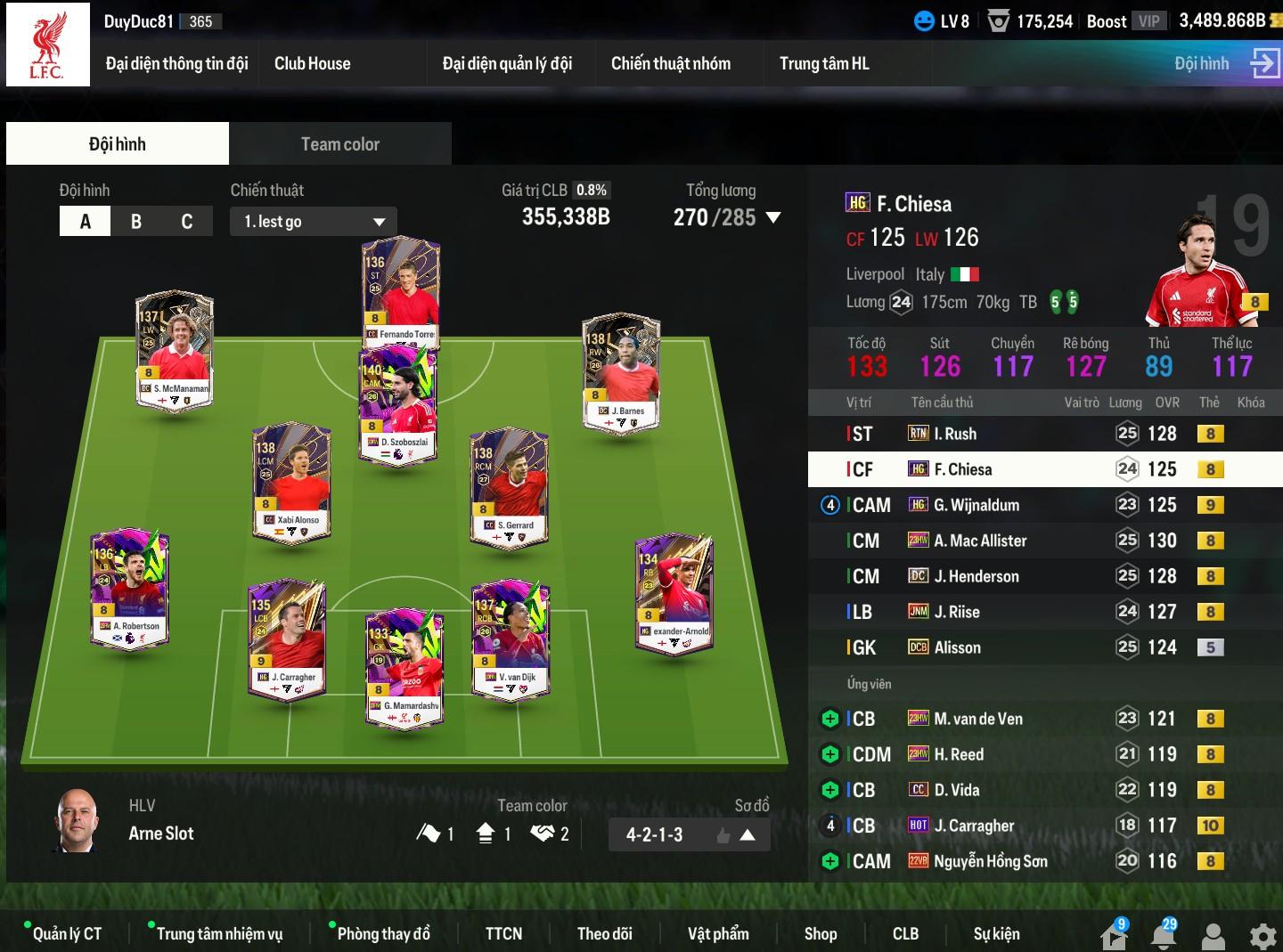The image size is (1283, 952).
Task: Choose the D. Szoboszlai CAM card
Action: point(398,403)
